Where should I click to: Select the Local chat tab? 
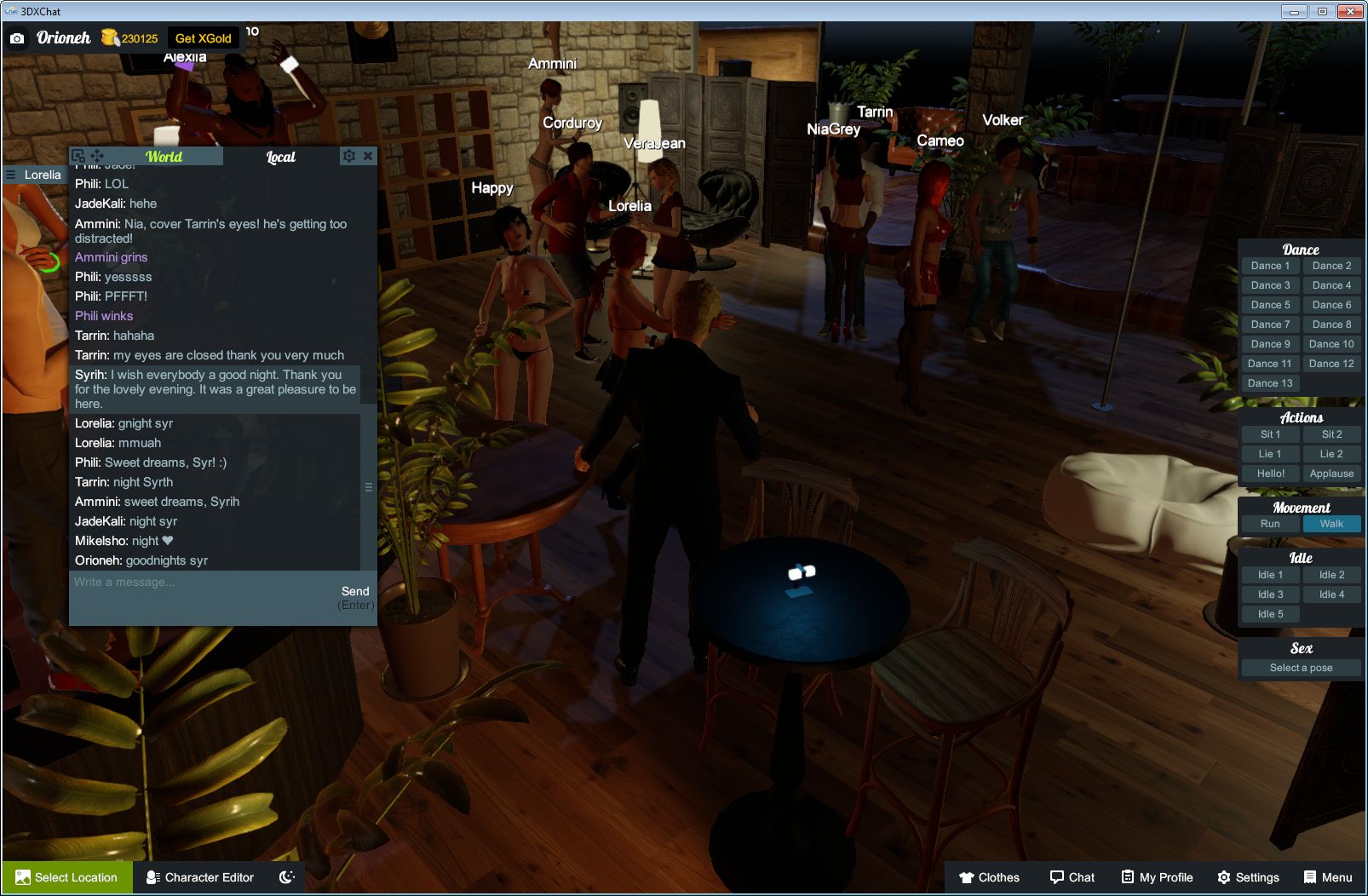[281, 156]
